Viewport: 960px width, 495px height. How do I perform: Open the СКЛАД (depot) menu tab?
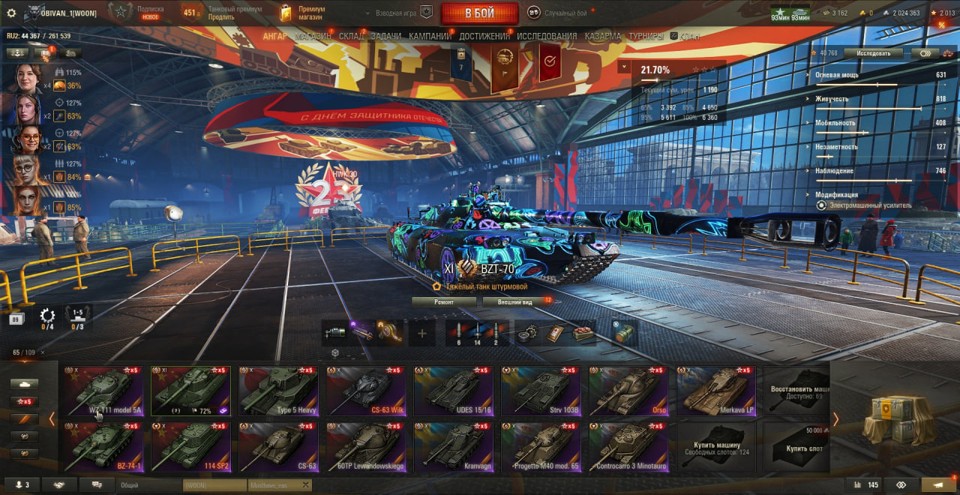tap(353, 36)
